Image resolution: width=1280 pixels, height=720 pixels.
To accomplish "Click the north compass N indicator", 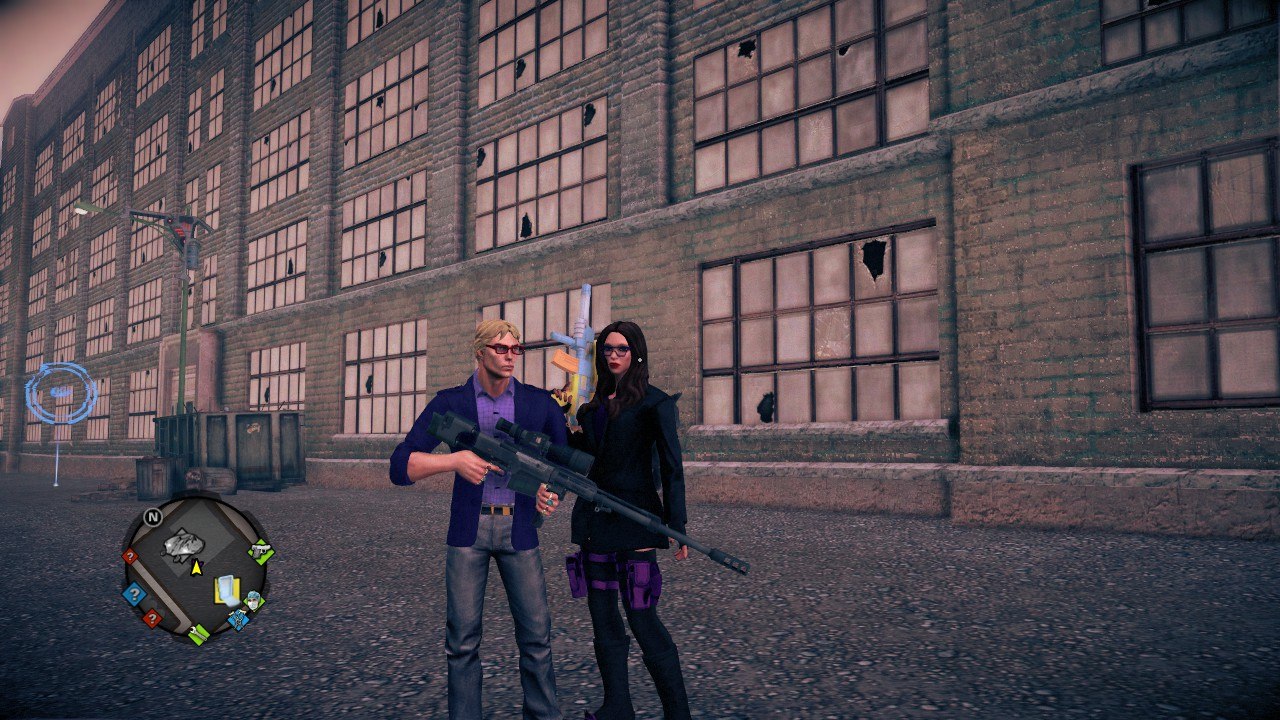I will [152, 517].
